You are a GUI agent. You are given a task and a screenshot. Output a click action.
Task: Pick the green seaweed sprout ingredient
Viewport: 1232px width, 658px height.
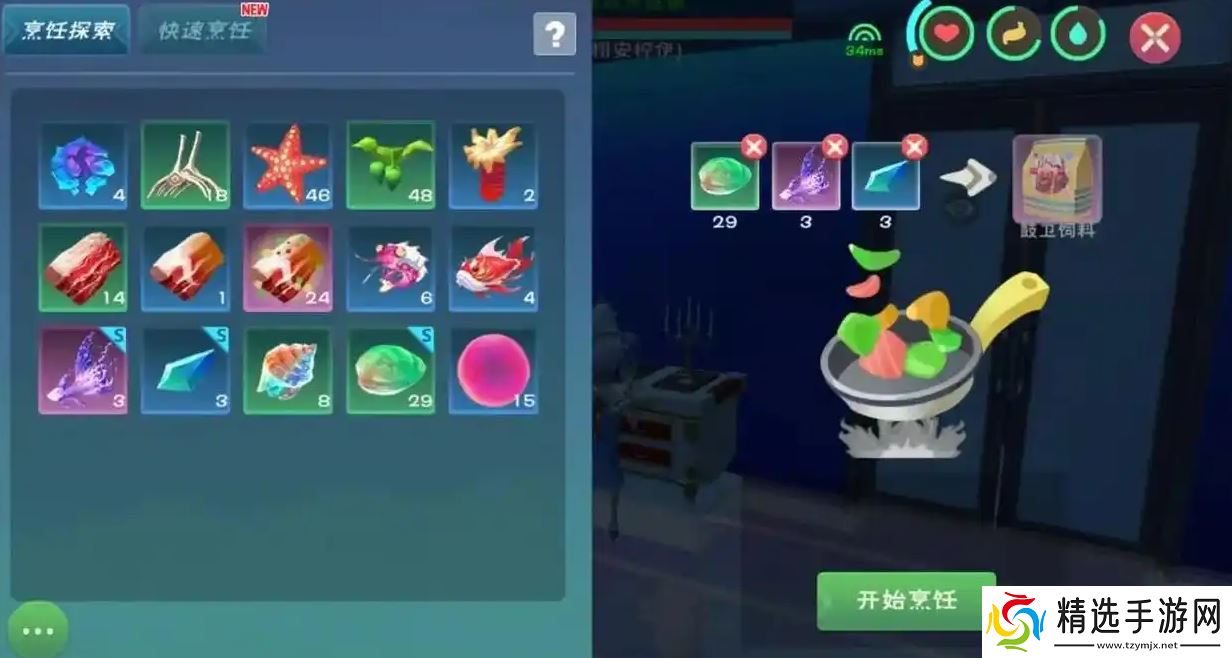click(390, 165)
